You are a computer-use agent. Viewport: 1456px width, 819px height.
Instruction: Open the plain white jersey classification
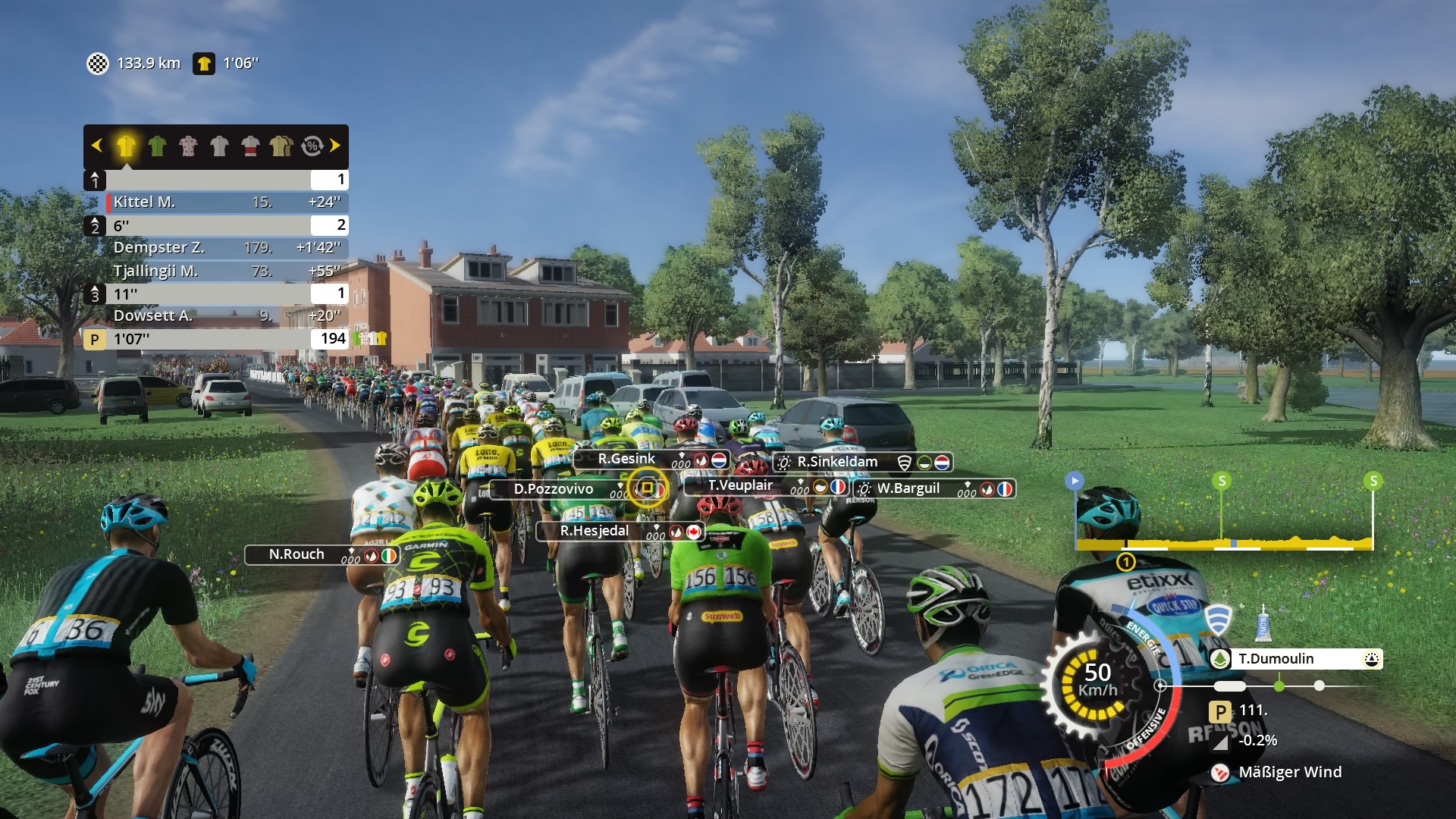(219, 146)
